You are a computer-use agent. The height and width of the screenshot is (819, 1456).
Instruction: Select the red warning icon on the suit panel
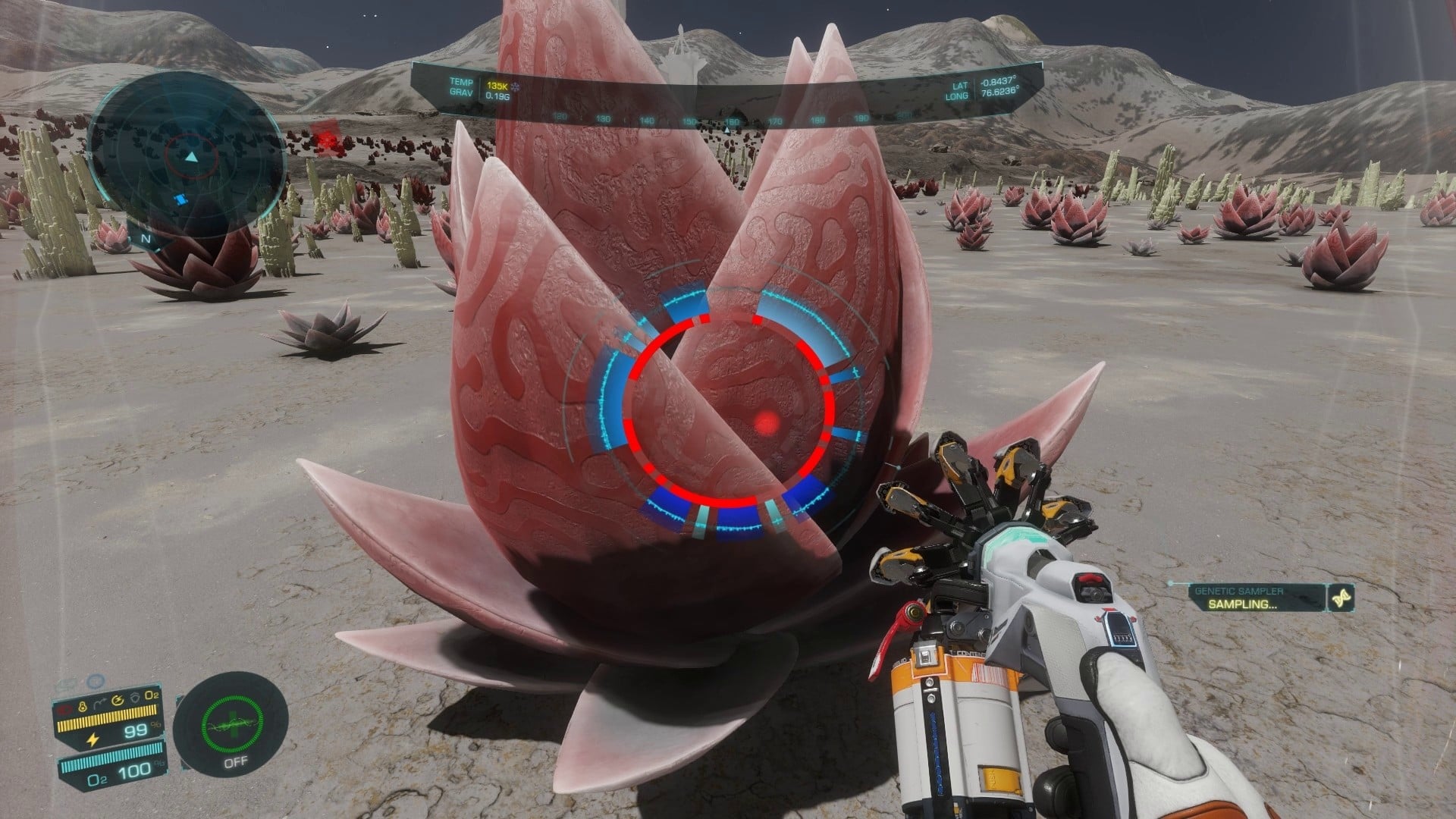[65, 708]
